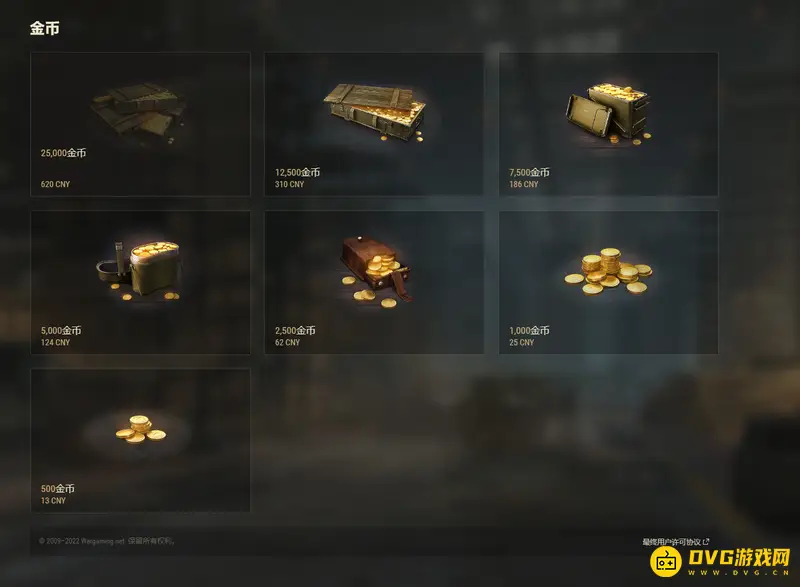Viewport: 800px width, 587px height.
Task: Select the 1,000 gold coin pile
Action: [x=608, y=282]
